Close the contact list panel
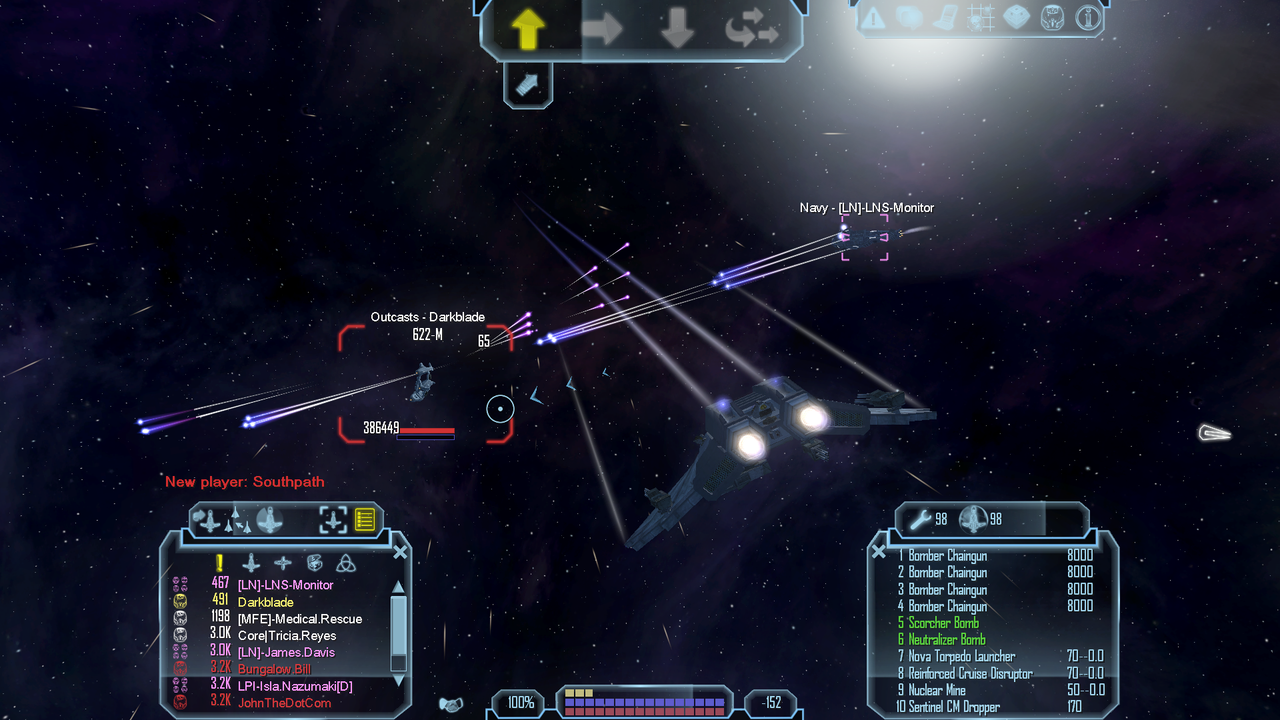1280x720 pixels. coord(400,552)
